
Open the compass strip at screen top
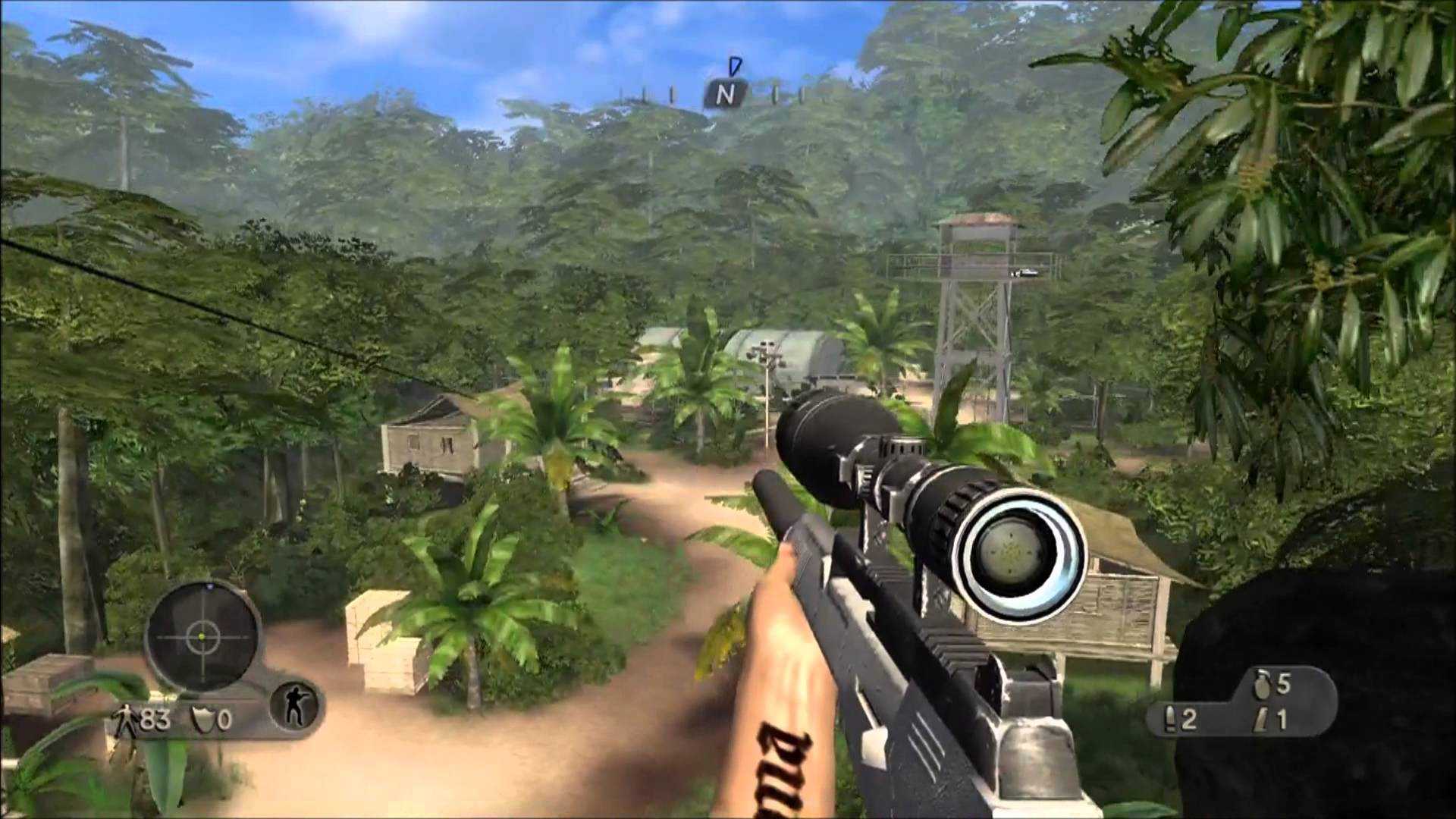tap(726, 91)
